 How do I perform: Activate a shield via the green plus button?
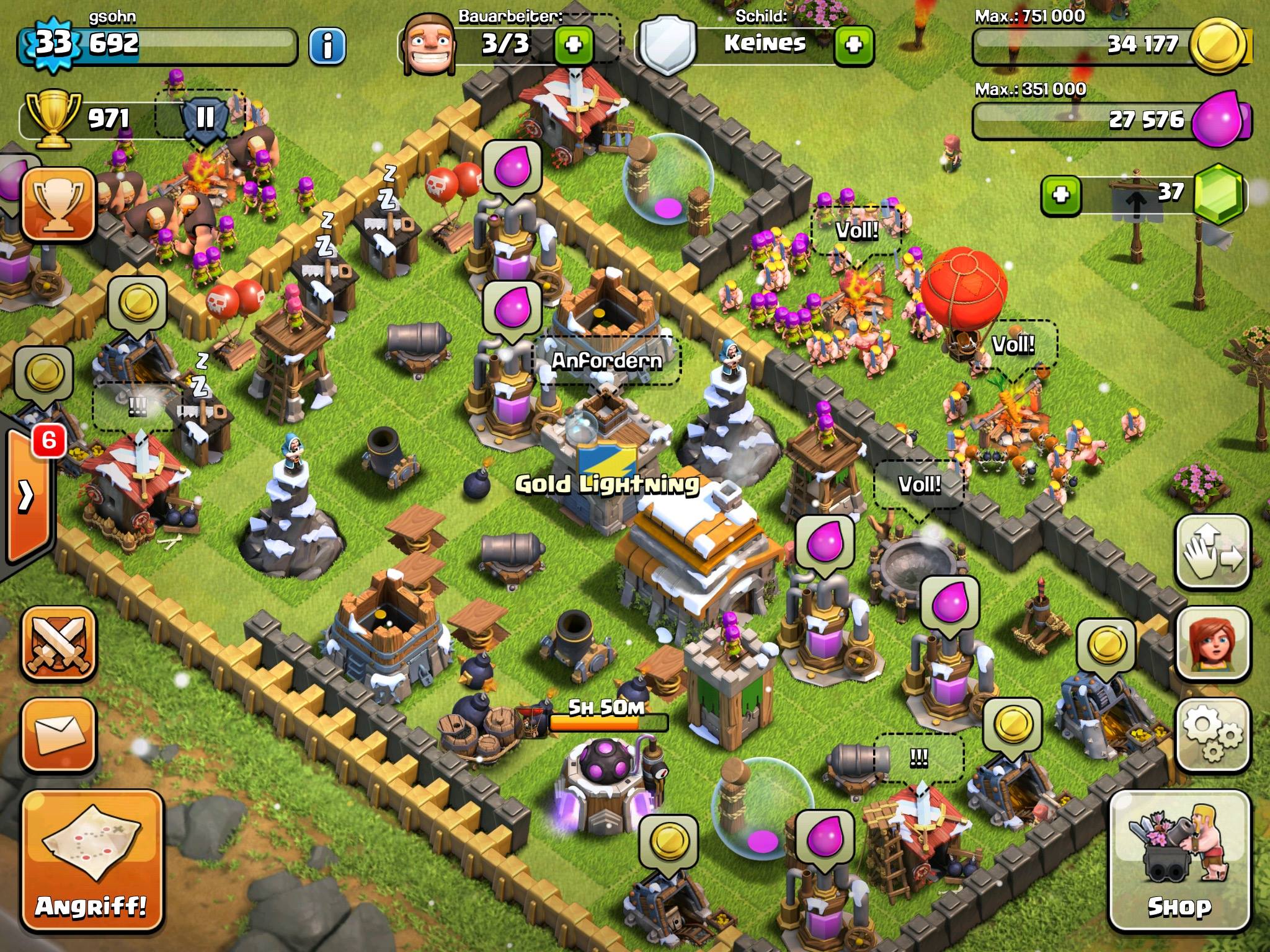(x=853, y=45)
